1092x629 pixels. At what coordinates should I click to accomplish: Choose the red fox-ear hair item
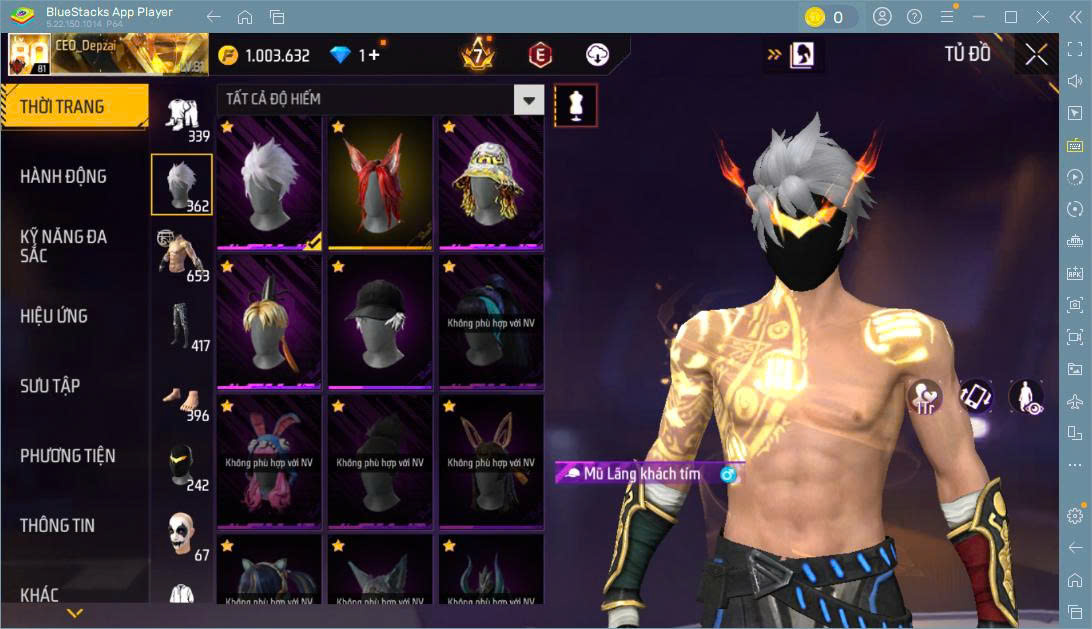(x=380, y=182)
